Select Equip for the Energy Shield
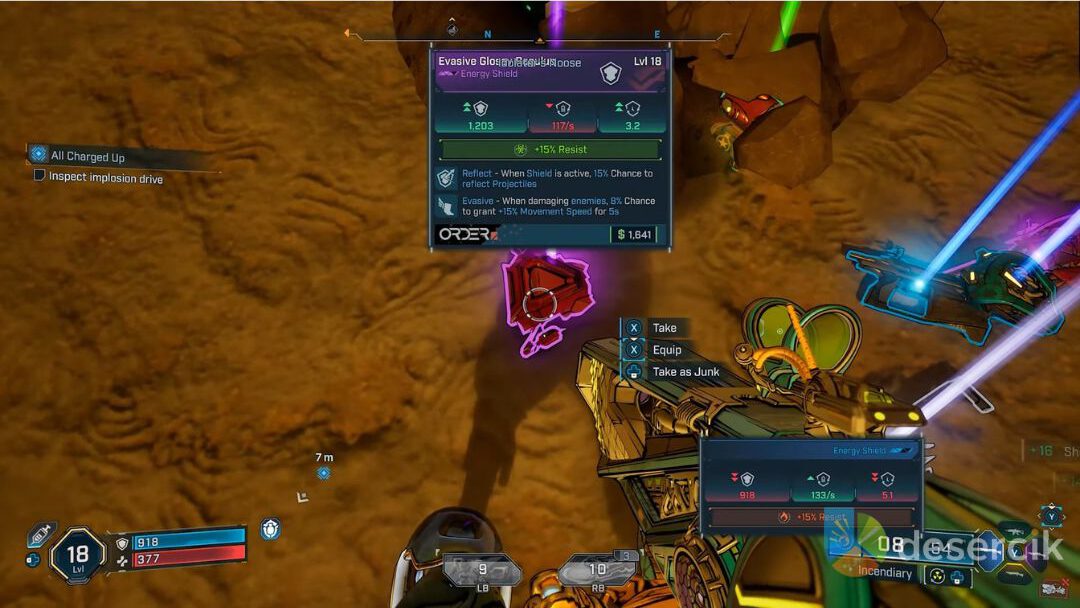 tap(666, 350)
